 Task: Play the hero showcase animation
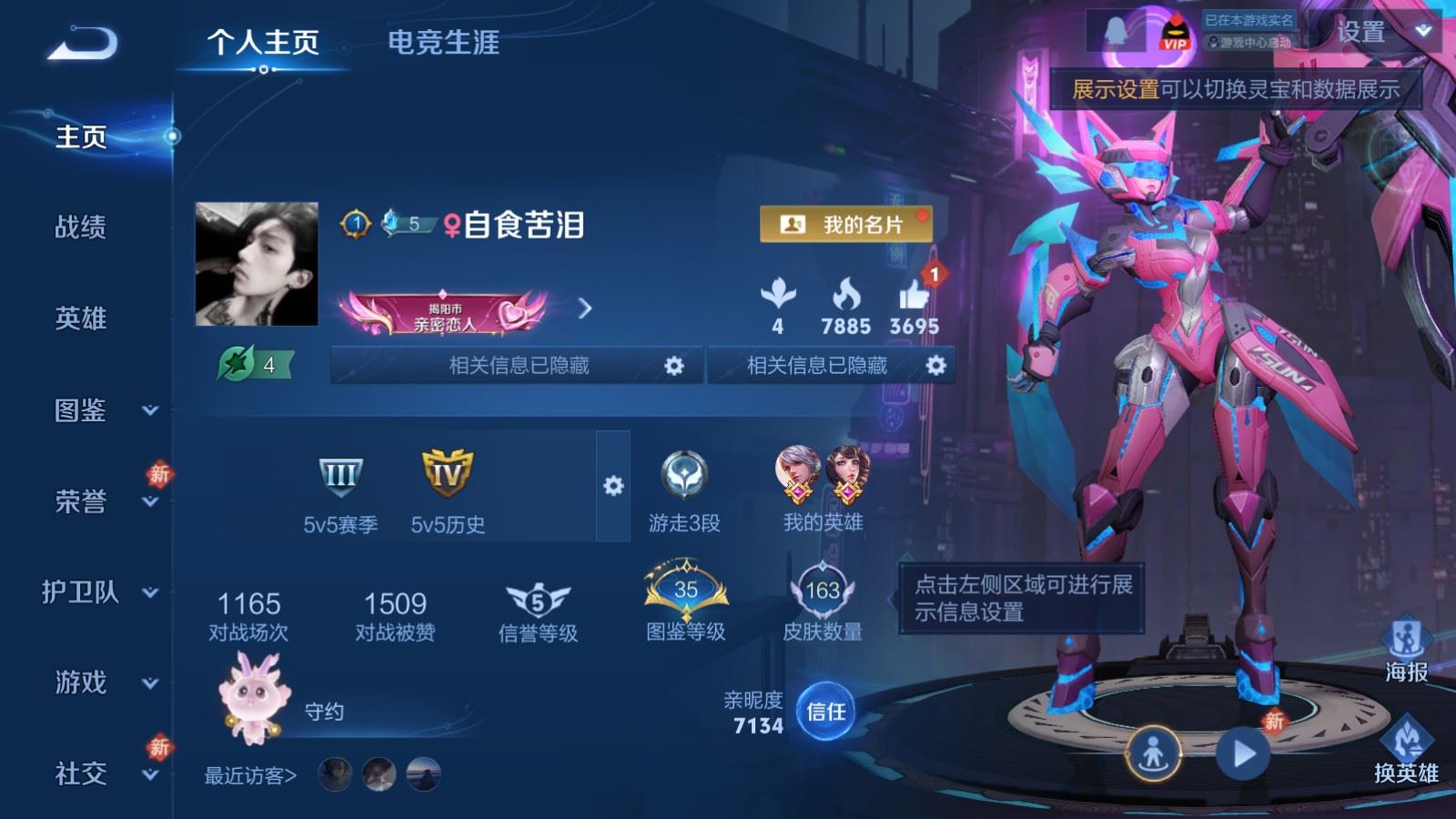pos(1243,753)
